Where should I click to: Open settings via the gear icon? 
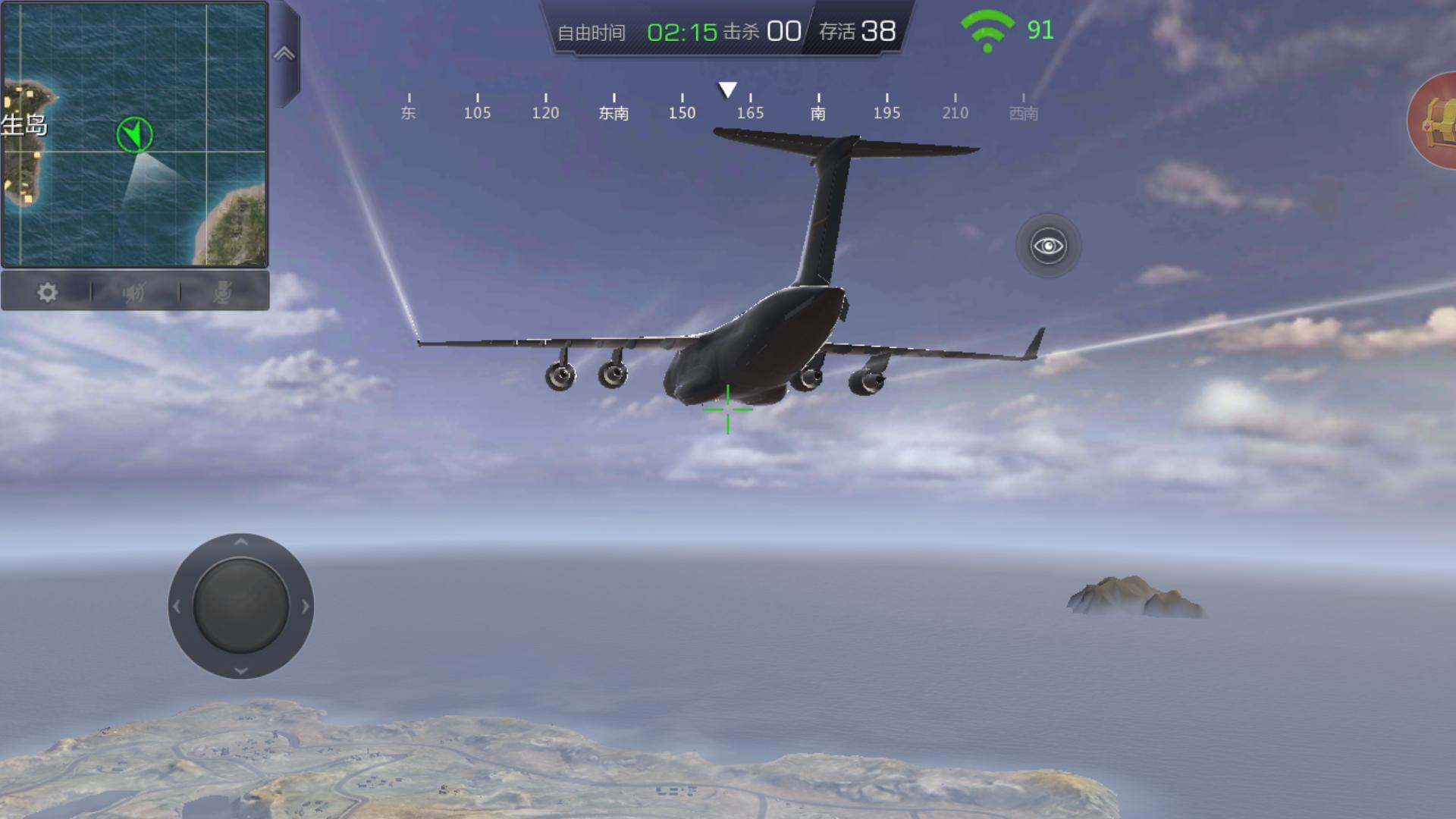(x=47, y=293)
